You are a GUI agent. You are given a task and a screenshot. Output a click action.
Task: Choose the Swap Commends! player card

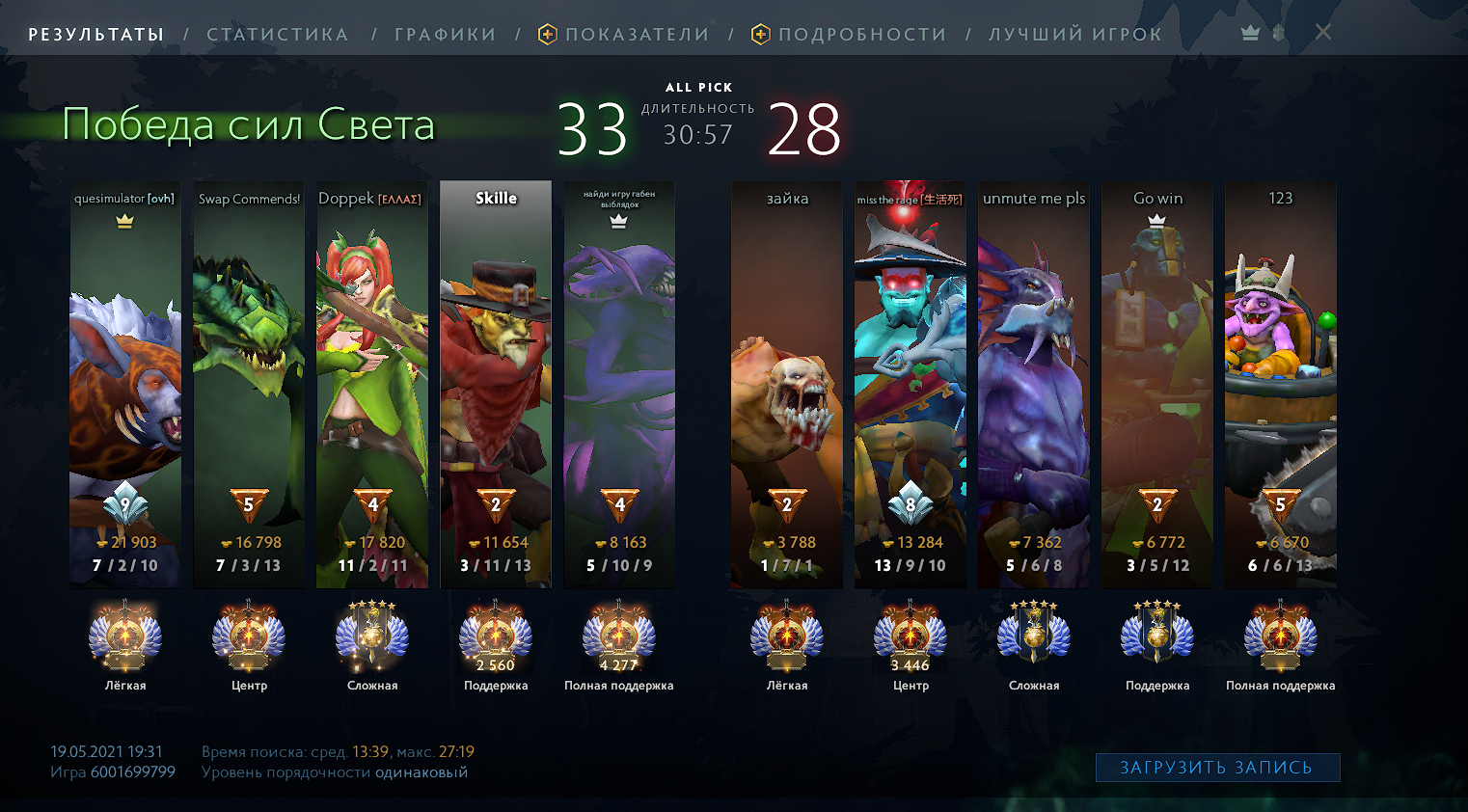[249, 384]
